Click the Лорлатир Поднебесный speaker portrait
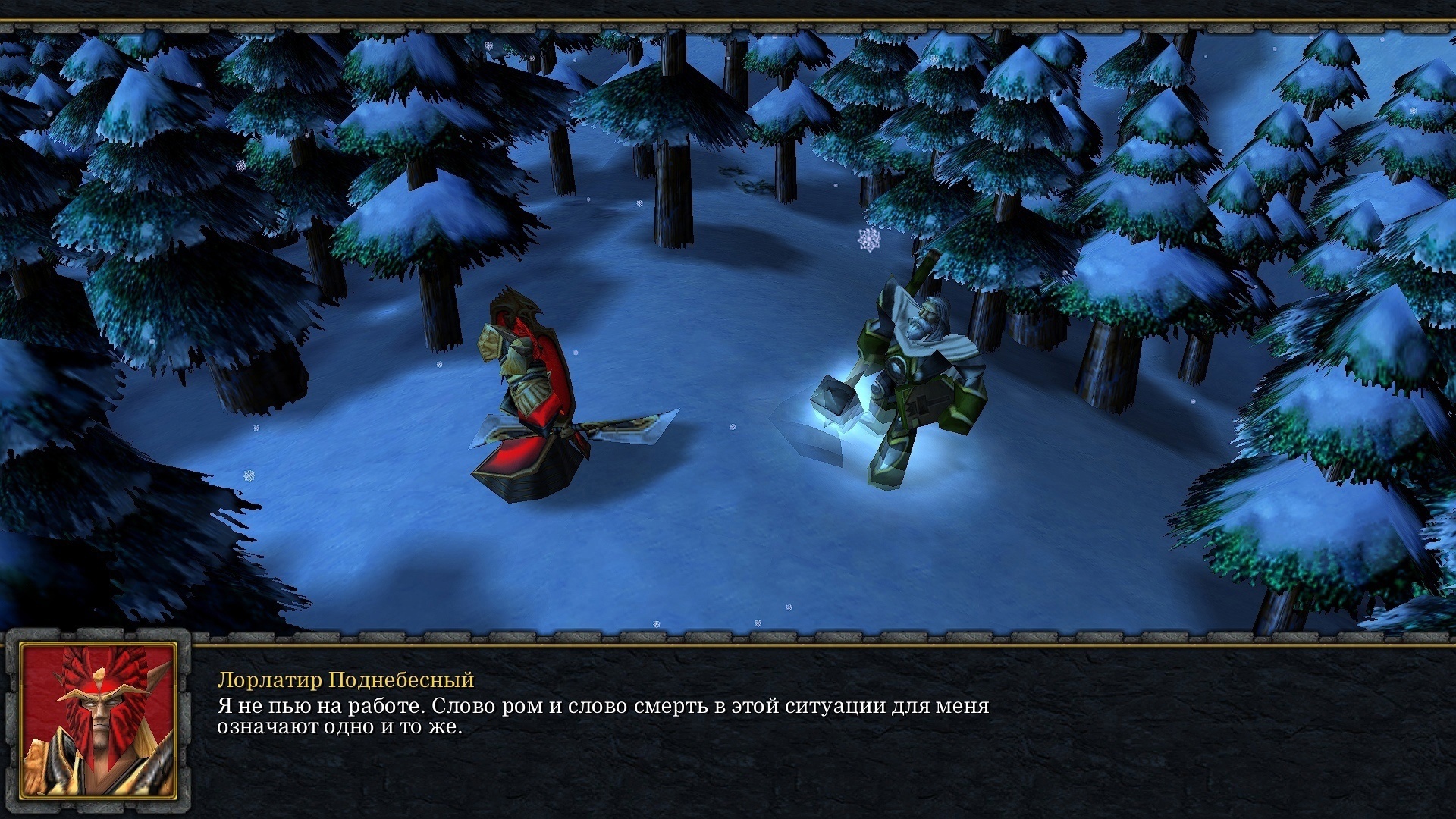The width and height of the screenshot is (1456, 819). [x=99, y=720]
